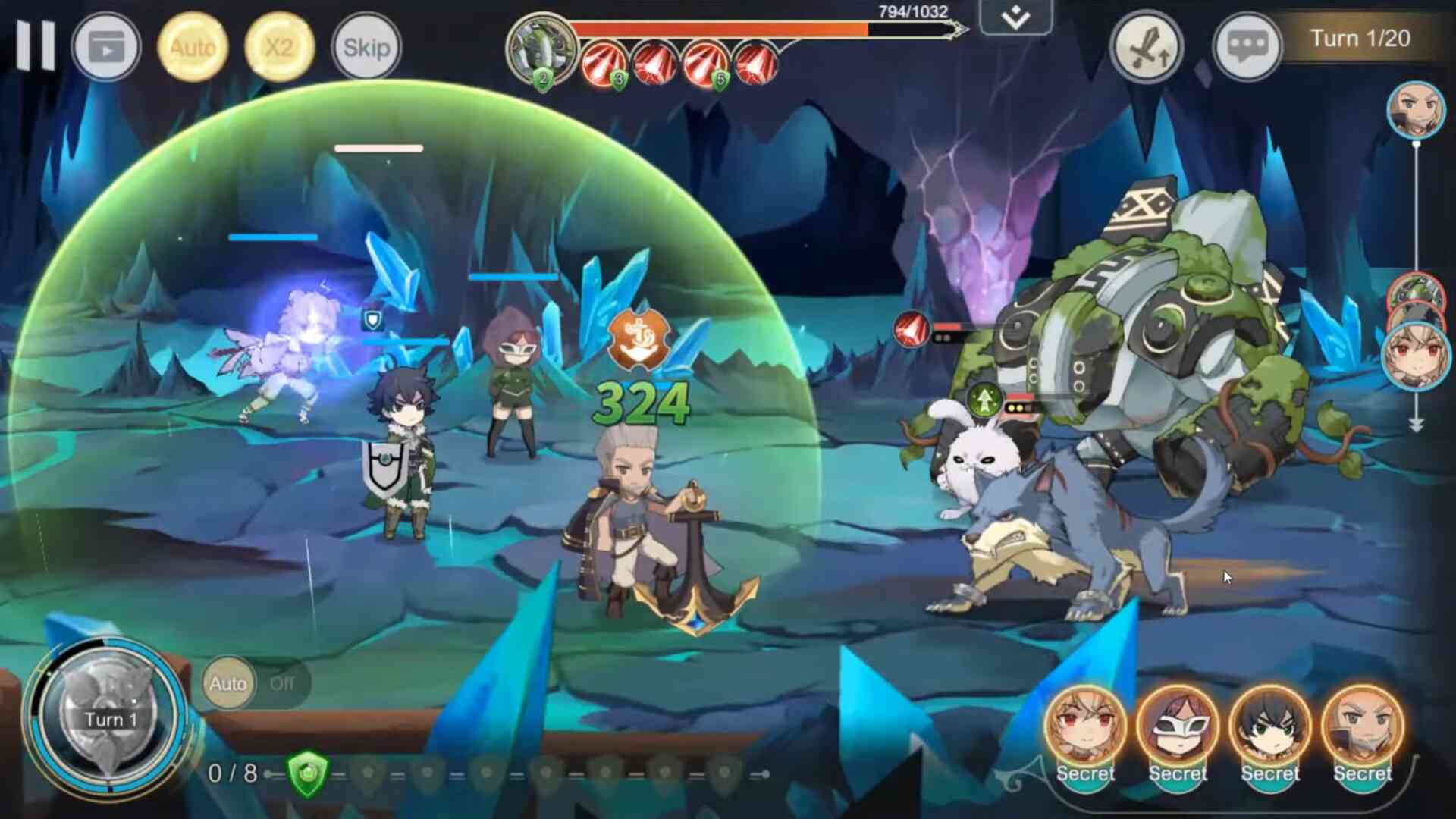
Task: Open the battle replay window button
Action: [106, 47]
